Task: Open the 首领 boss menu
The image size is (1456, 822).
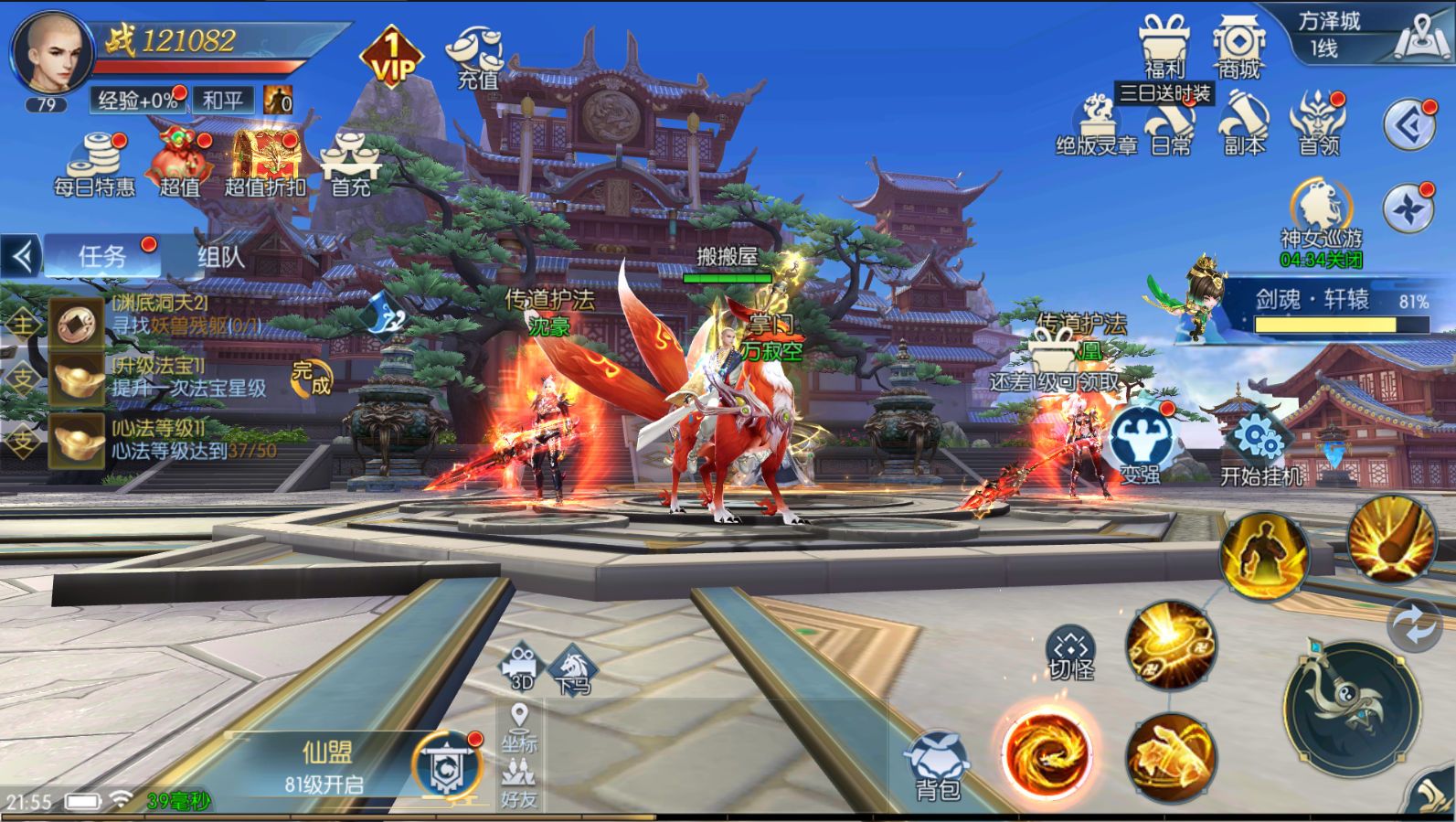Action: coord(1319,123)
